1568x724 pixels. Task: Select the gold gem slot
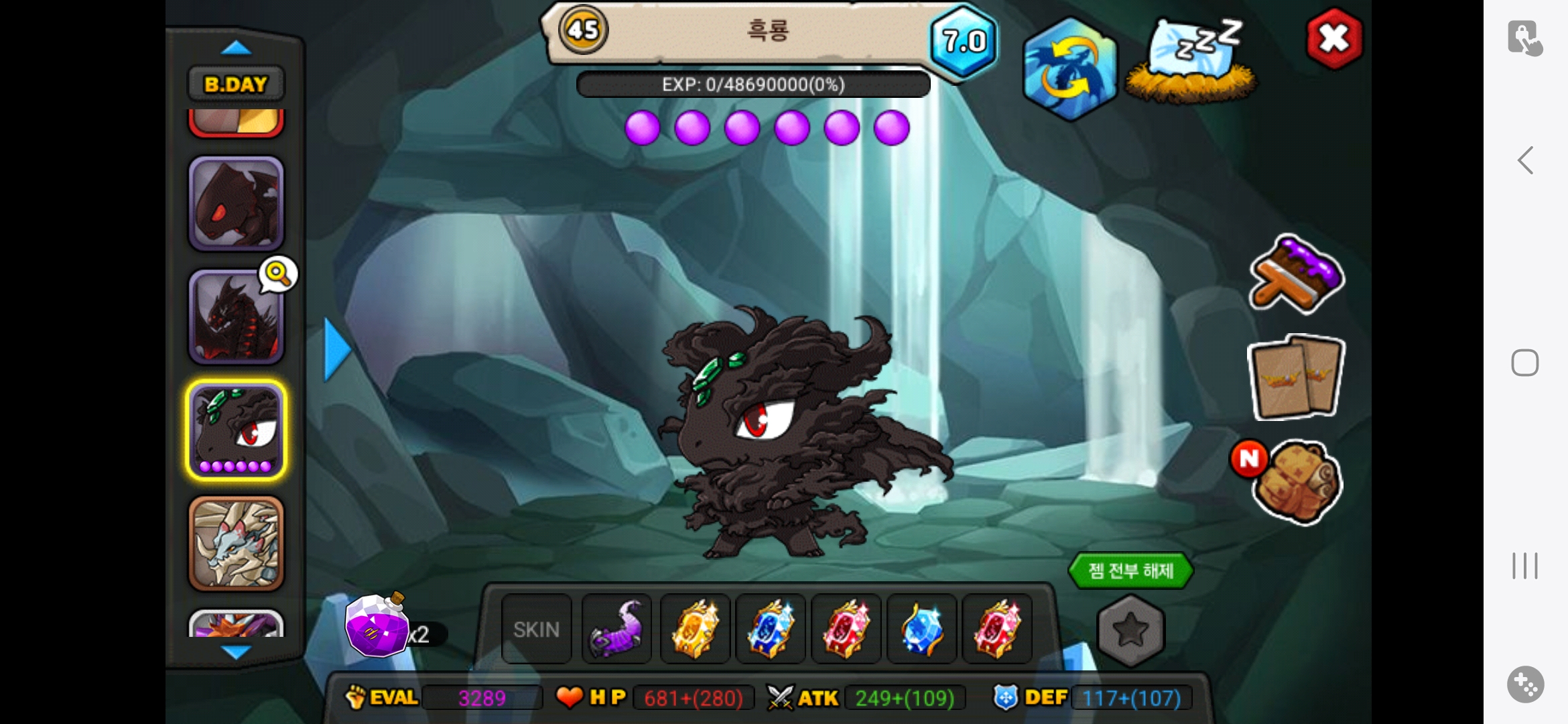click(x=695, y=629)
